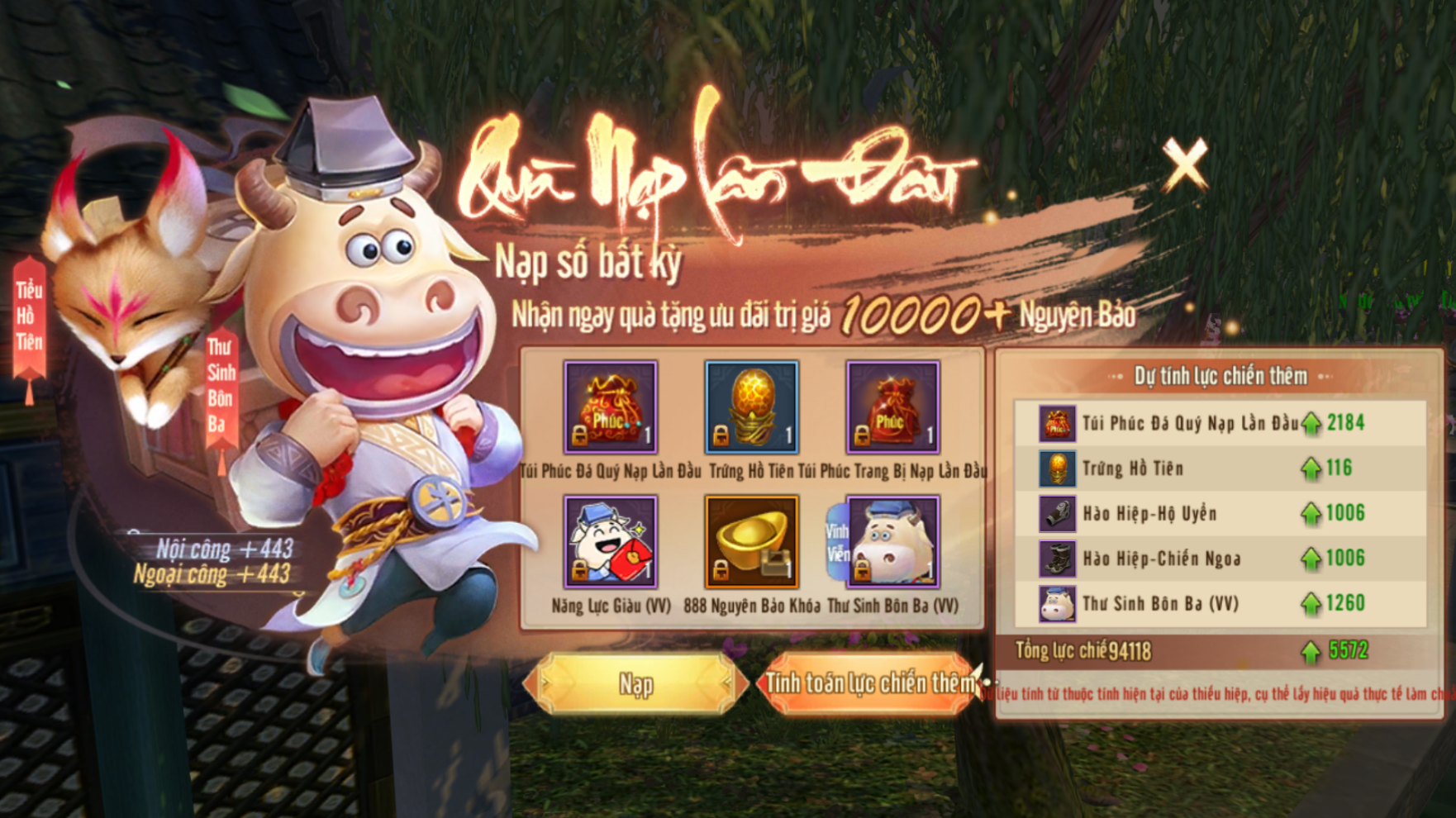1456x818 pixels.
Task: Close the first recharge gift popup
Action: 1185,164
